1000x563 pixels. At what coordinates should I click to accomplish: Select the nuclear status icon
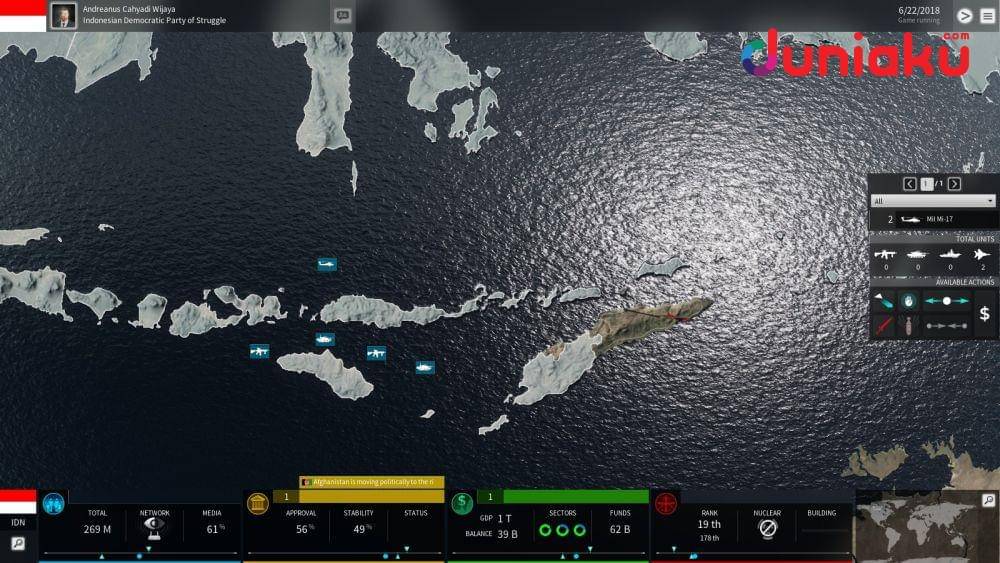click(x=767, y=528)
